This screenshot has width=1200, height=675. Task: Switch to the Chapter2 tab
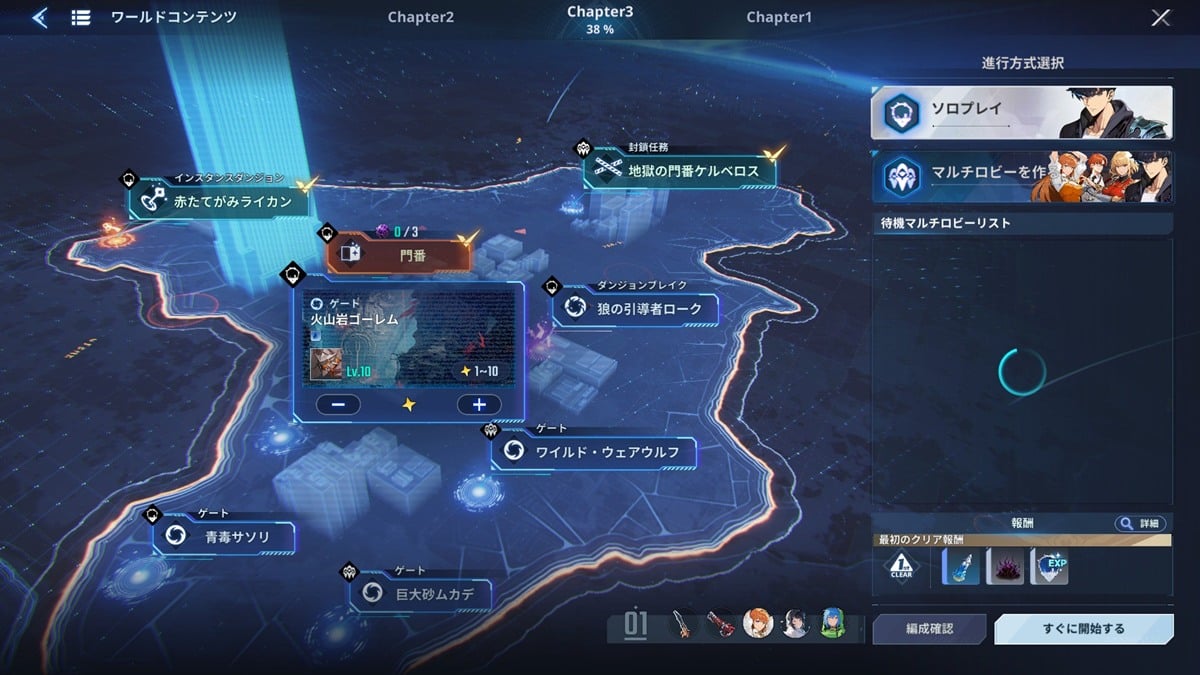point(420,17)
